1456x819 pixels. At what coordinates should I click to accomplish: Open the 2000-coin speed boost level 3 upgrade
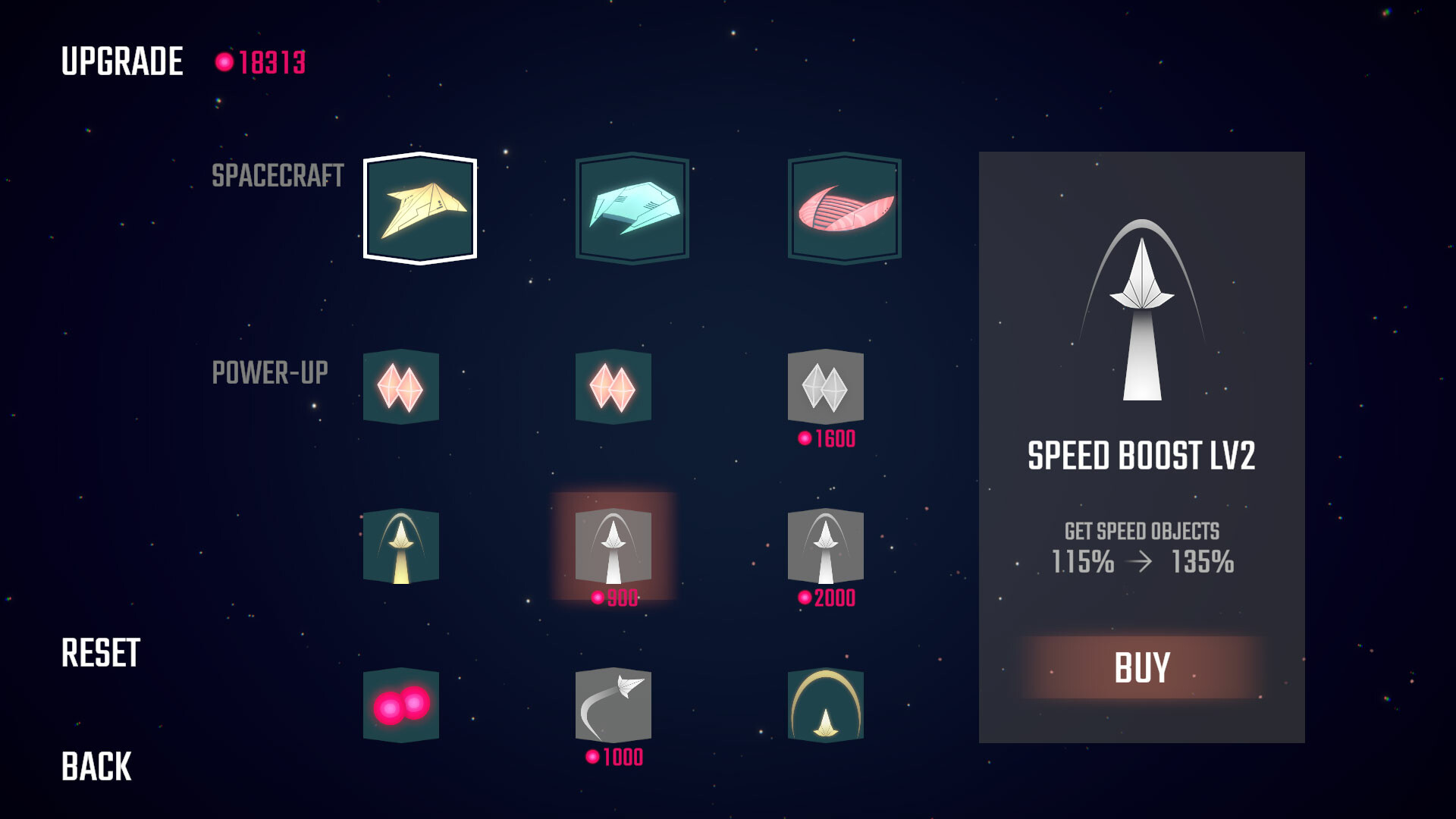[x=827, y=548]
